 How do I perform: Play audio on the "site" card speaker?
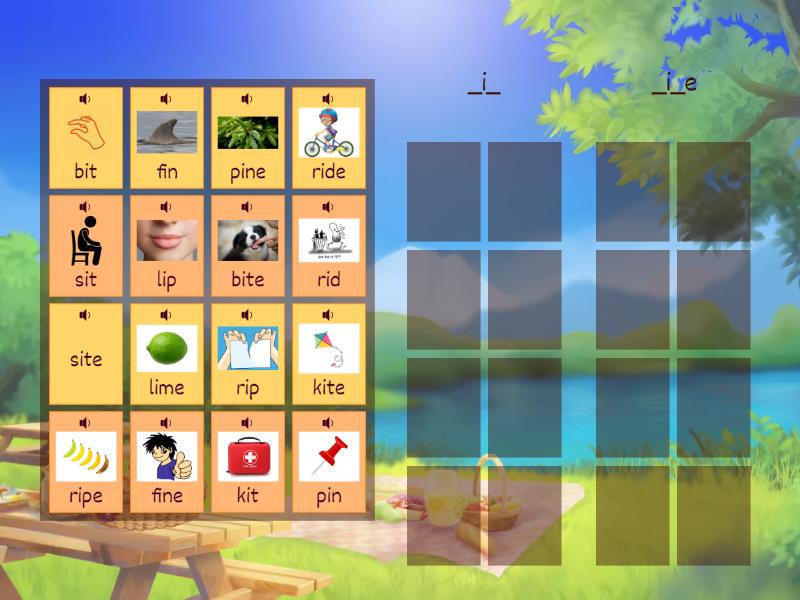pos(85,315)
